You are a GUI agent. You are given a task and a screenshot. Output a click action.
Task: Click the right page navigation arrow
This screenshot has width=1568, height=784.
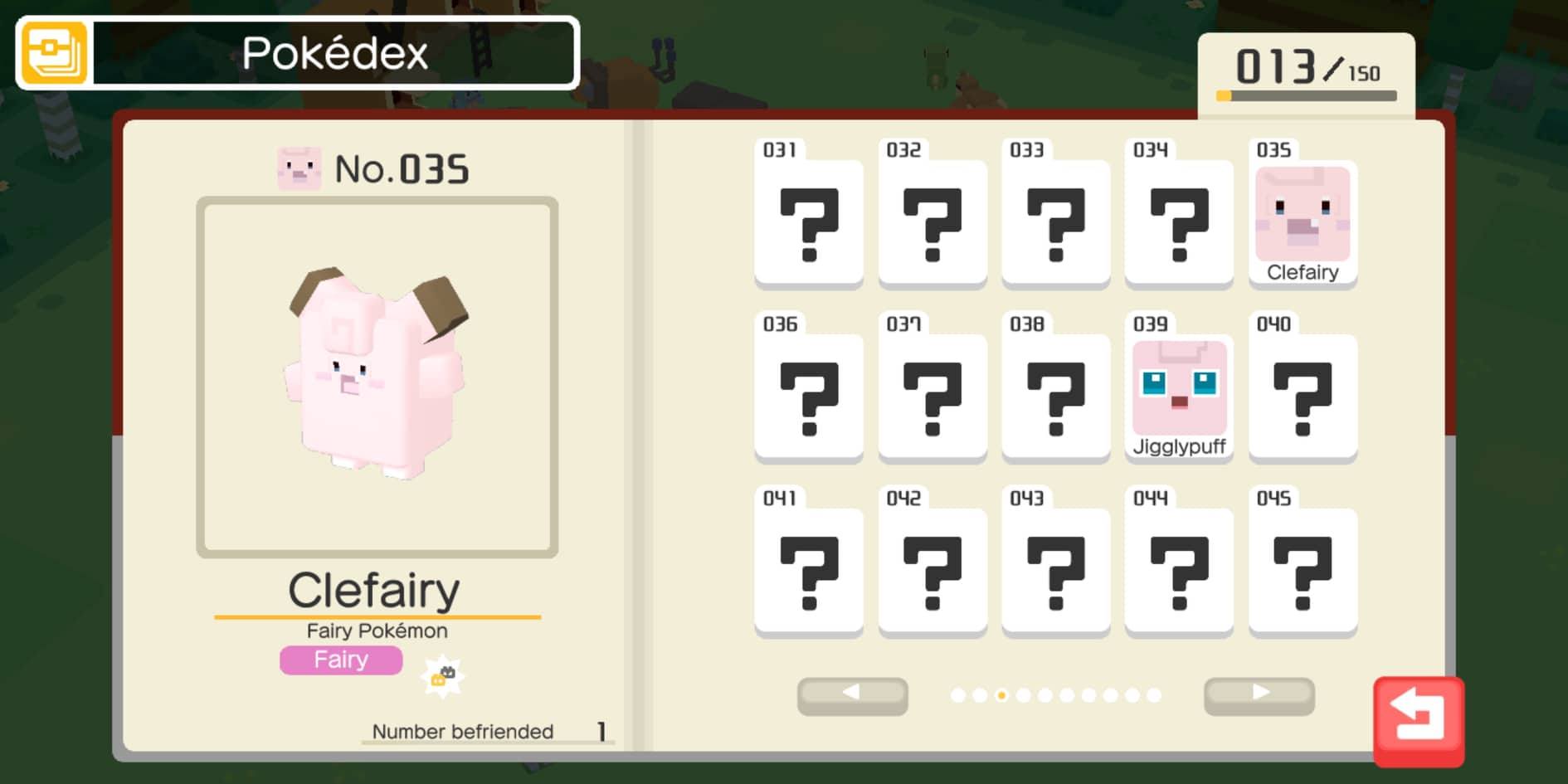click(1260, 694)
